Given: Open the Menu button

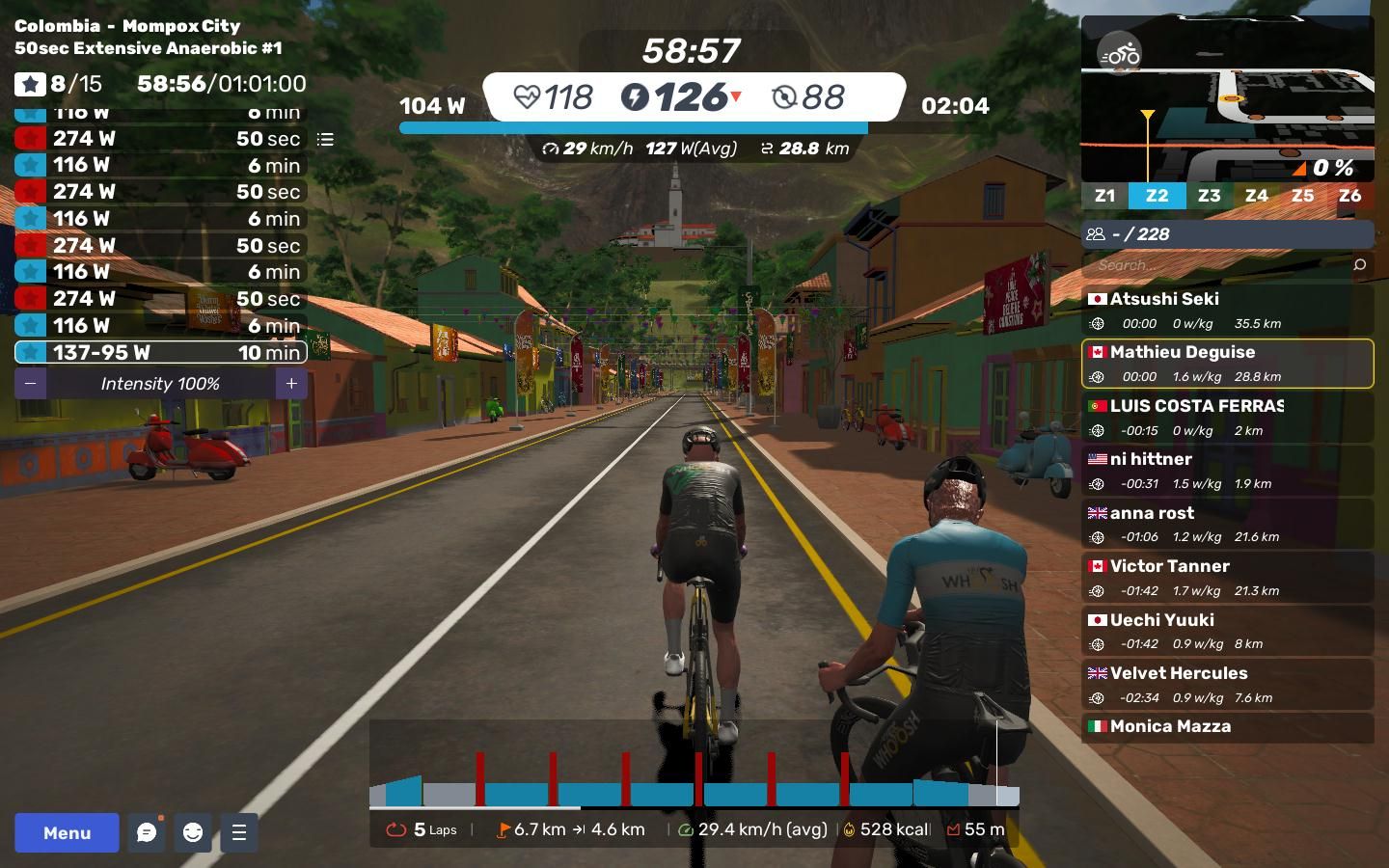Looking at the screenshot, I should click(67, 832).
